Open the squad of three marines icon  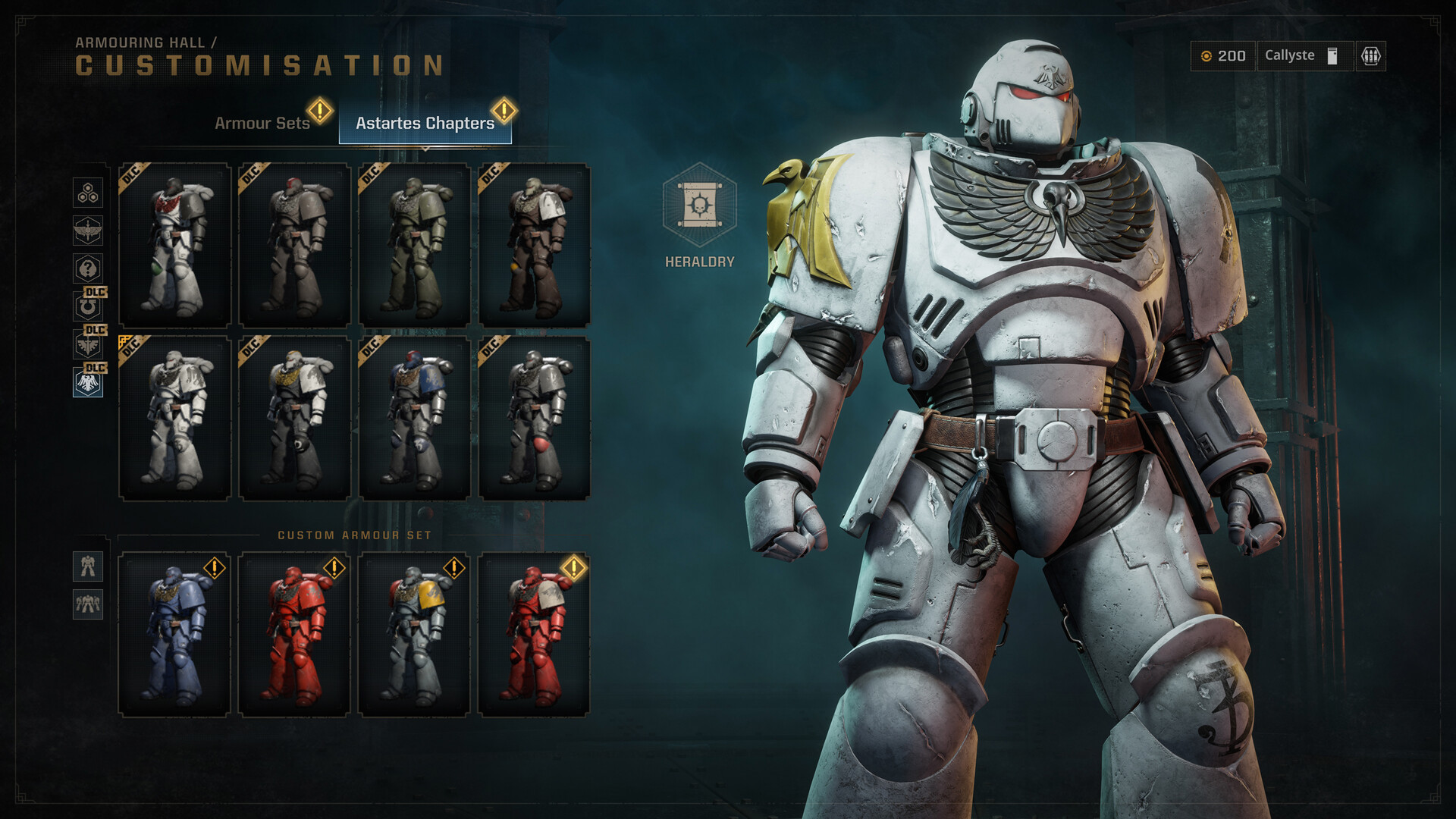coord(88,604)
